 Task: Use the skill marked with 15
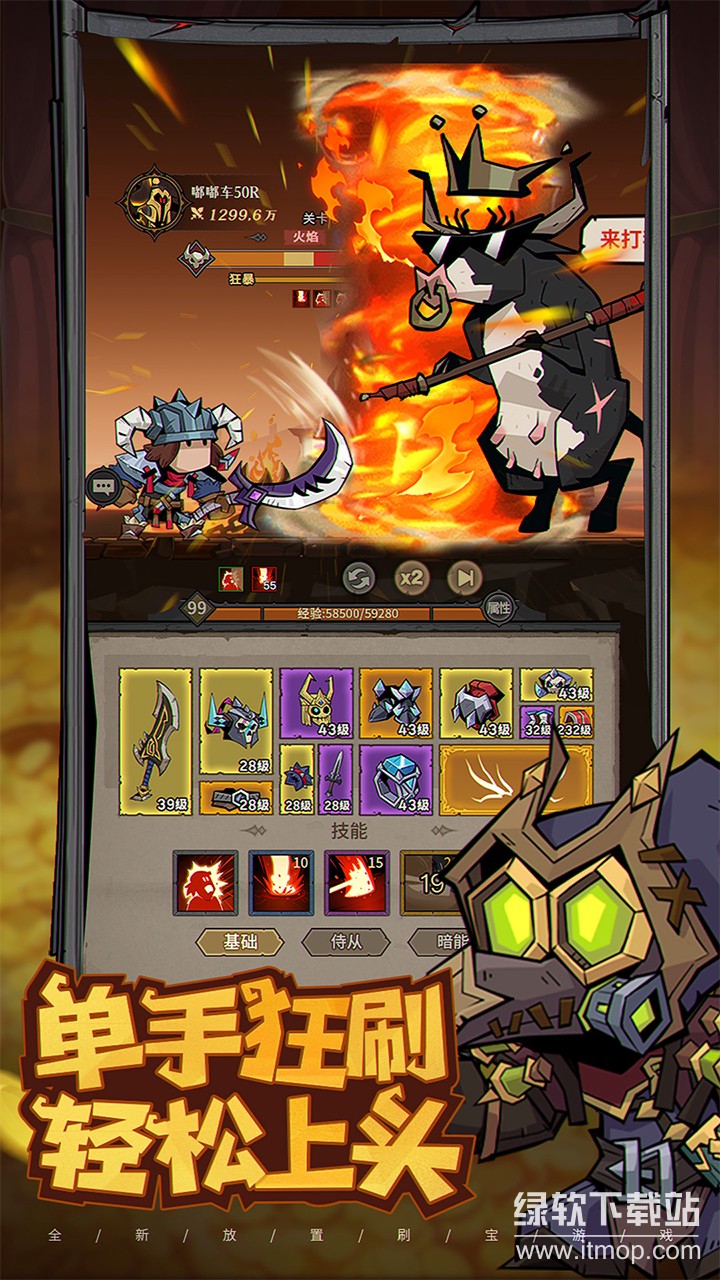[357, 883]
